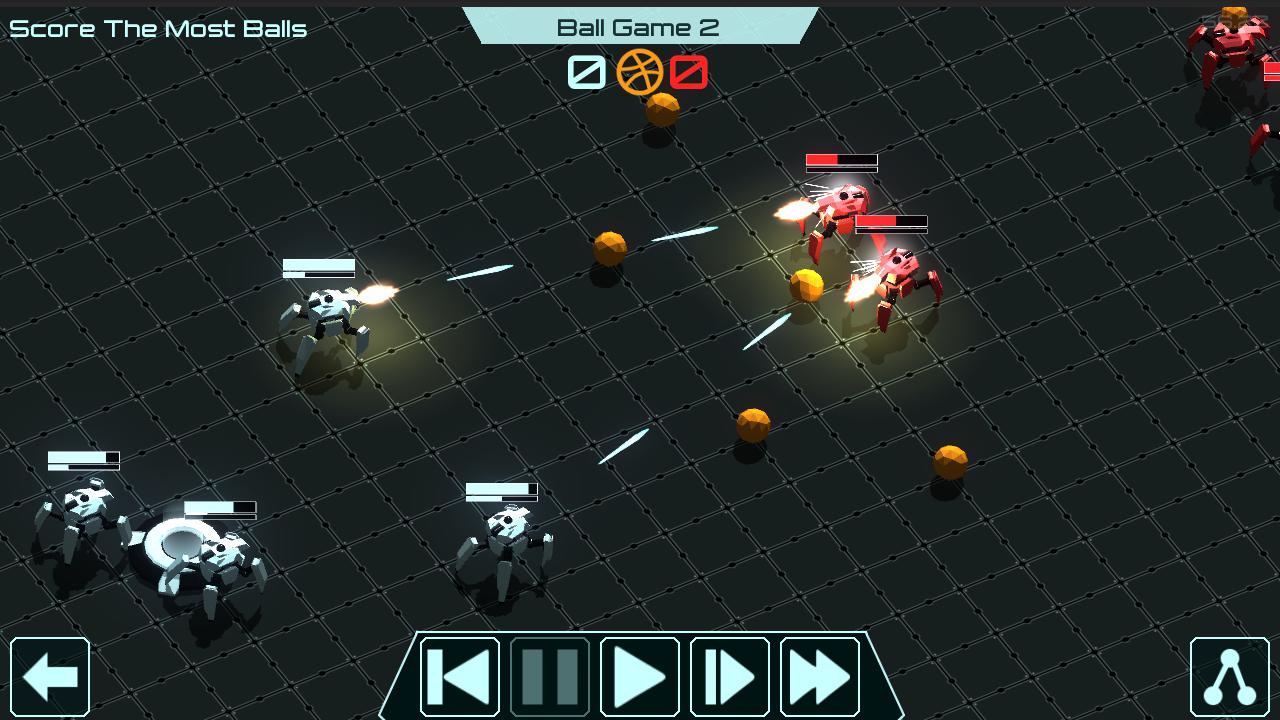1280x720 pixels.
Task: Fast-forward the match playback
Action: [x=819, y=677]
